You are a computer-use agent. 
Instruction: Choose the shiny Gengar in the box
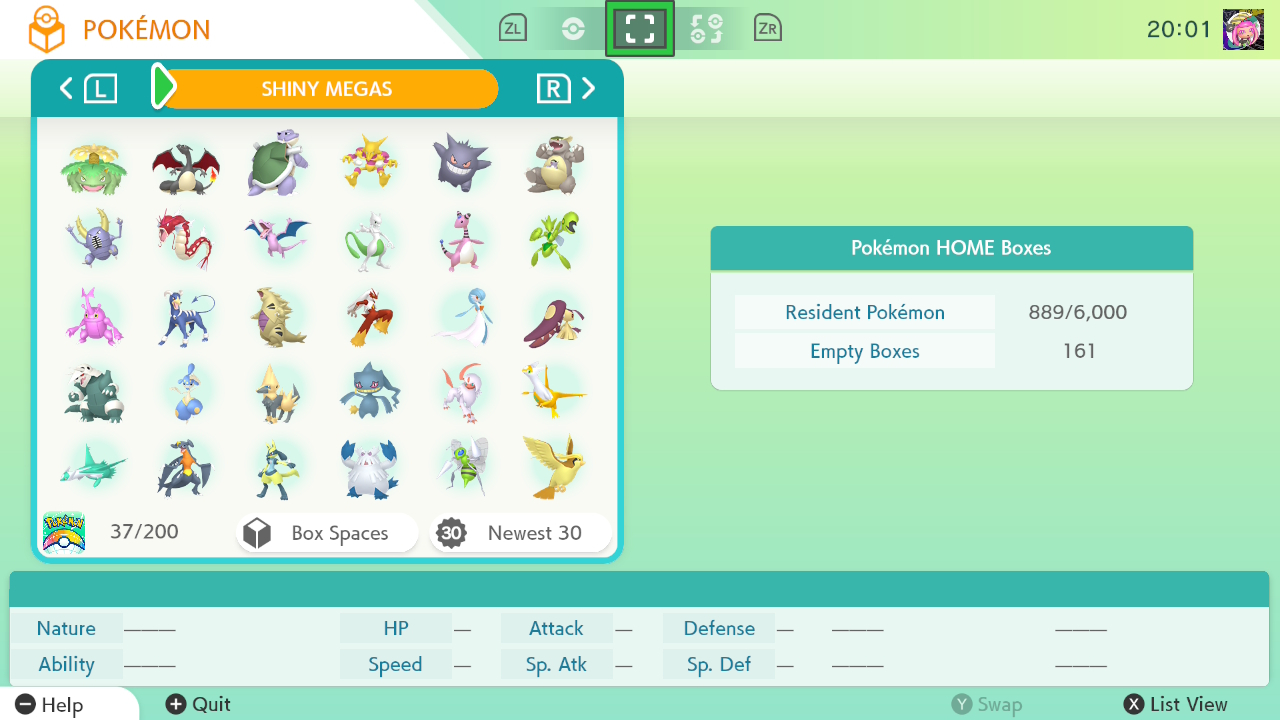[462, 162]
